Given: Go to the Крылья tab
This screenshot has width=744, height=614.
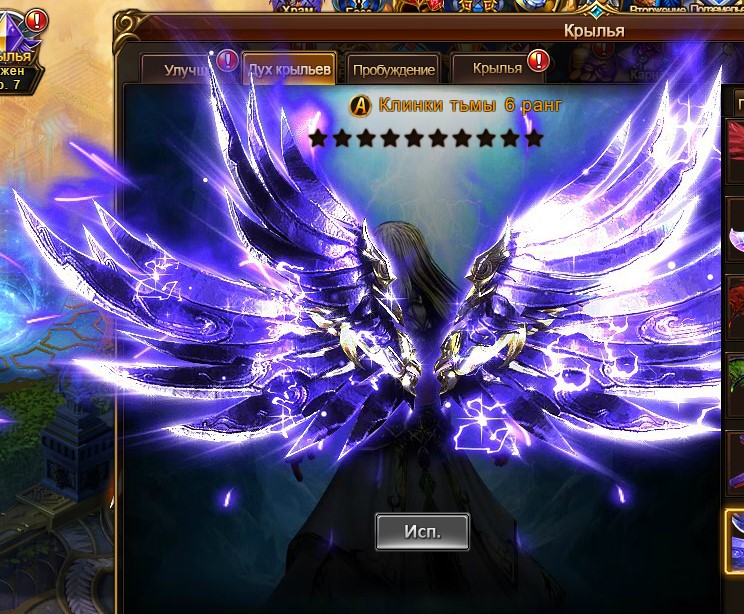Looking at the screenshot, I should point(498,68).
